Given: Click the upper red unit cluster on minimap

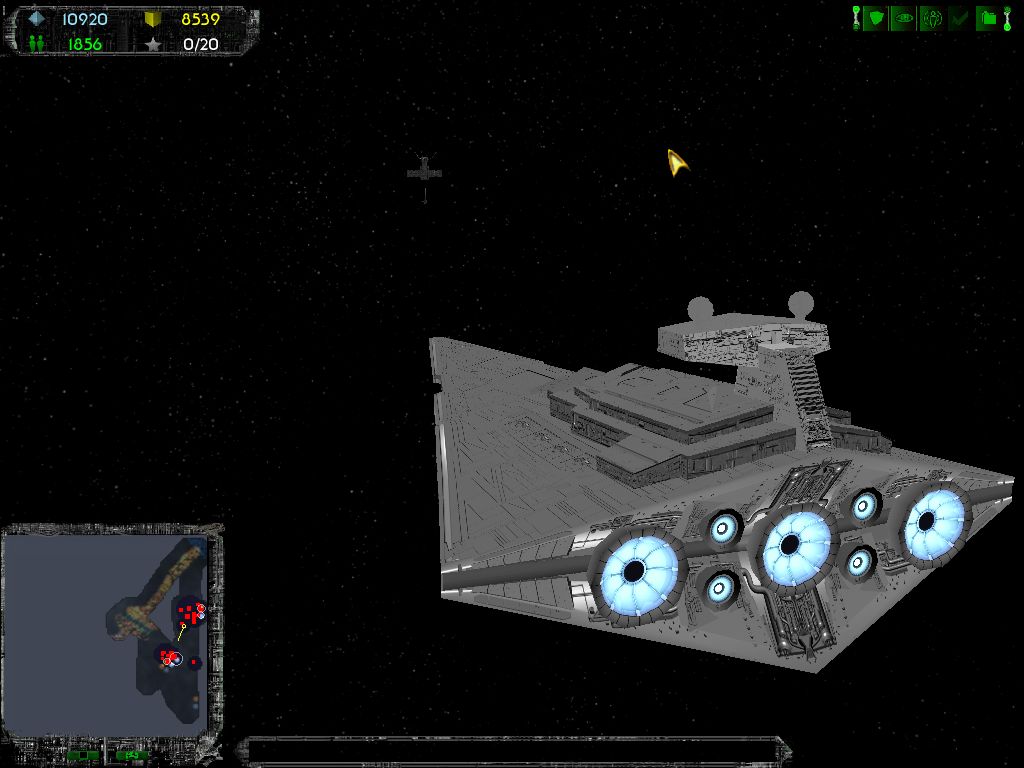Looking at the screenshot, I should (x=188, y=612).
